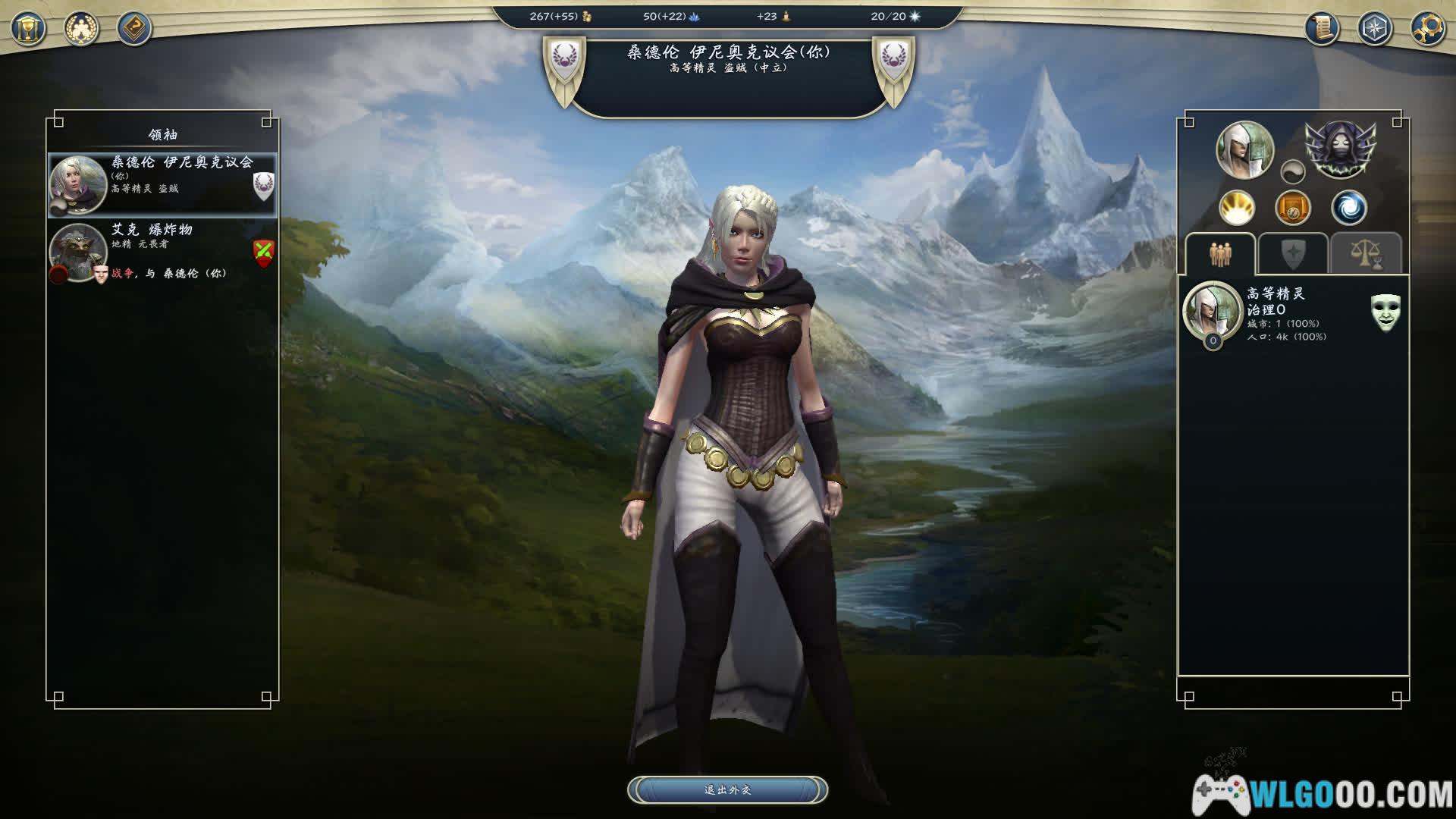Open the golden gears settings icon
Image resolution: width=1456 pixels, height=819 pixels.
tap(1427, 29)
